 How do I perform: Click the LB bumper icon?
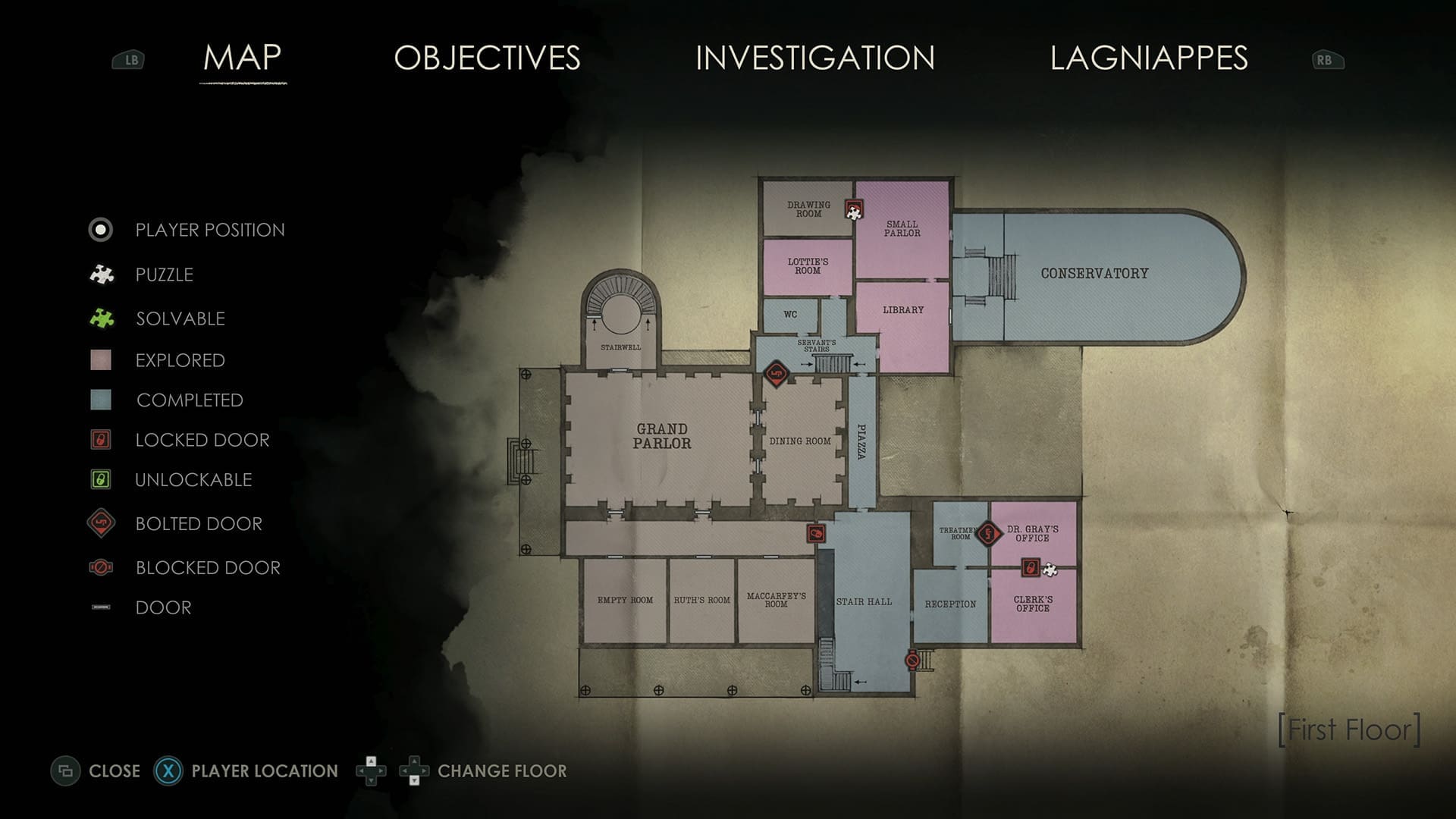click(x=128, y=59)
